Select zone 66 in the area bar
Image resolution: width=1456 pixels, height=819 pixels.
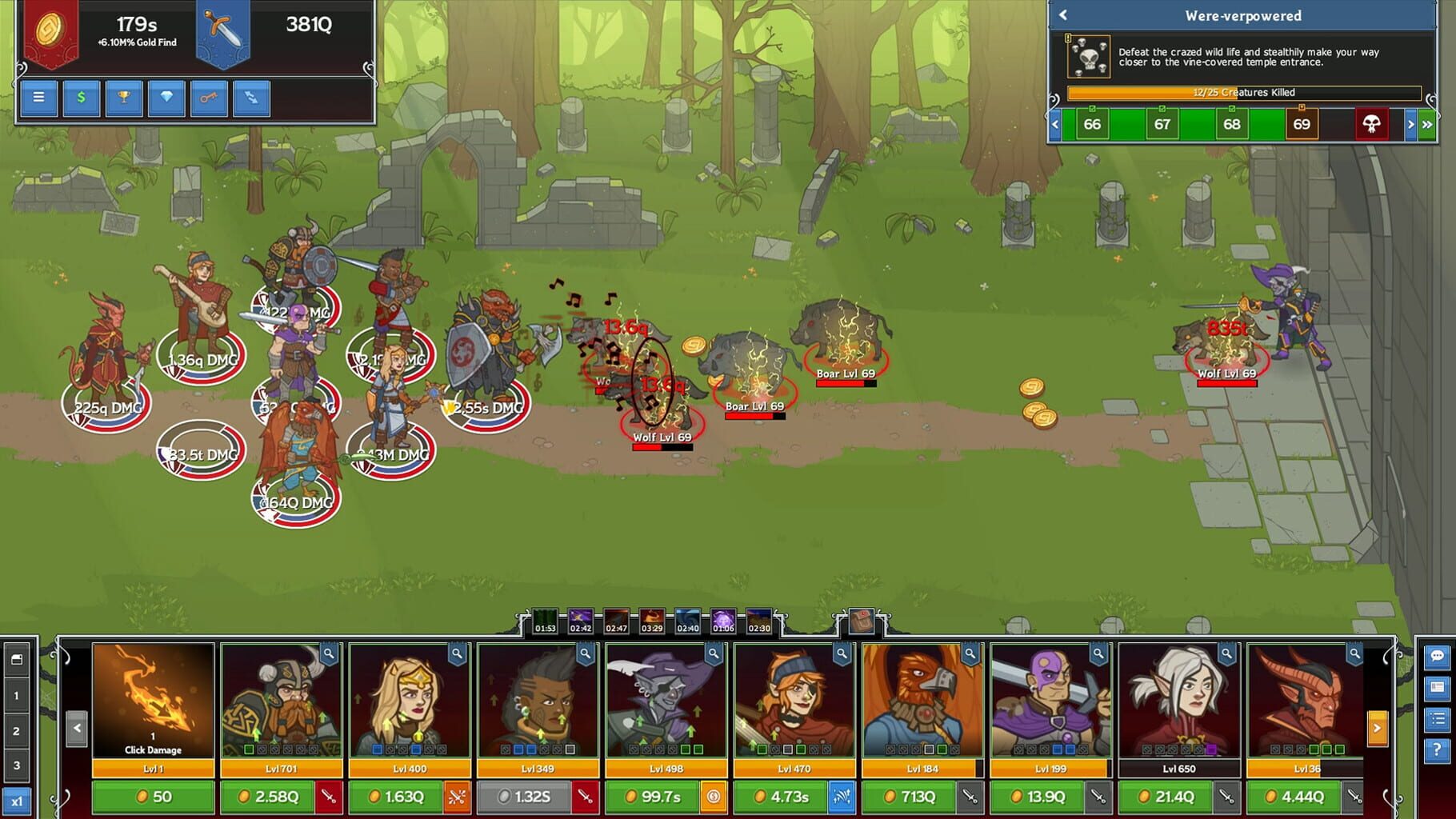[1093, 125]
